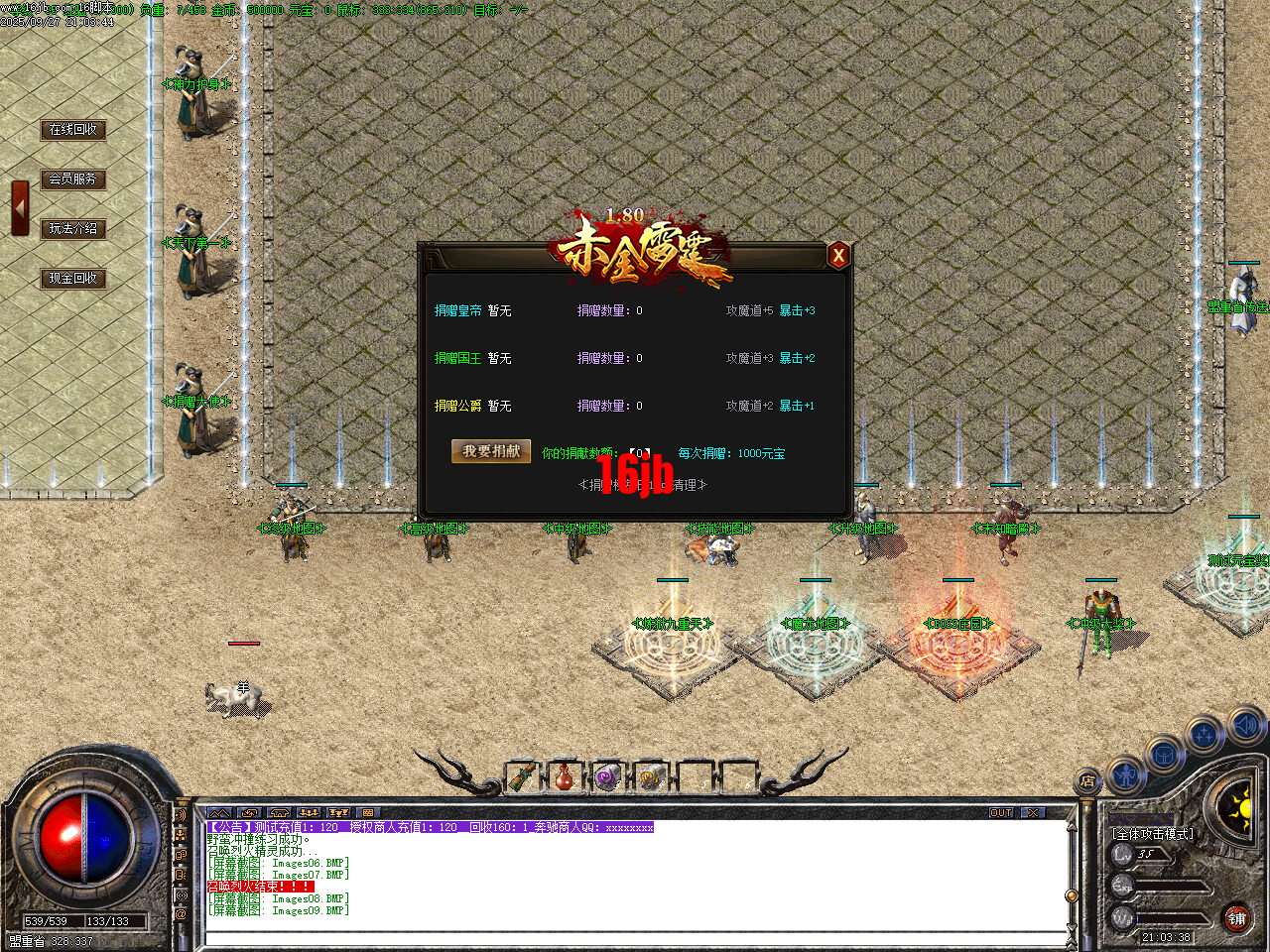Click the screenshot icon above the chat window
This screenshot has width=1270, height=952.
point(368,813)
